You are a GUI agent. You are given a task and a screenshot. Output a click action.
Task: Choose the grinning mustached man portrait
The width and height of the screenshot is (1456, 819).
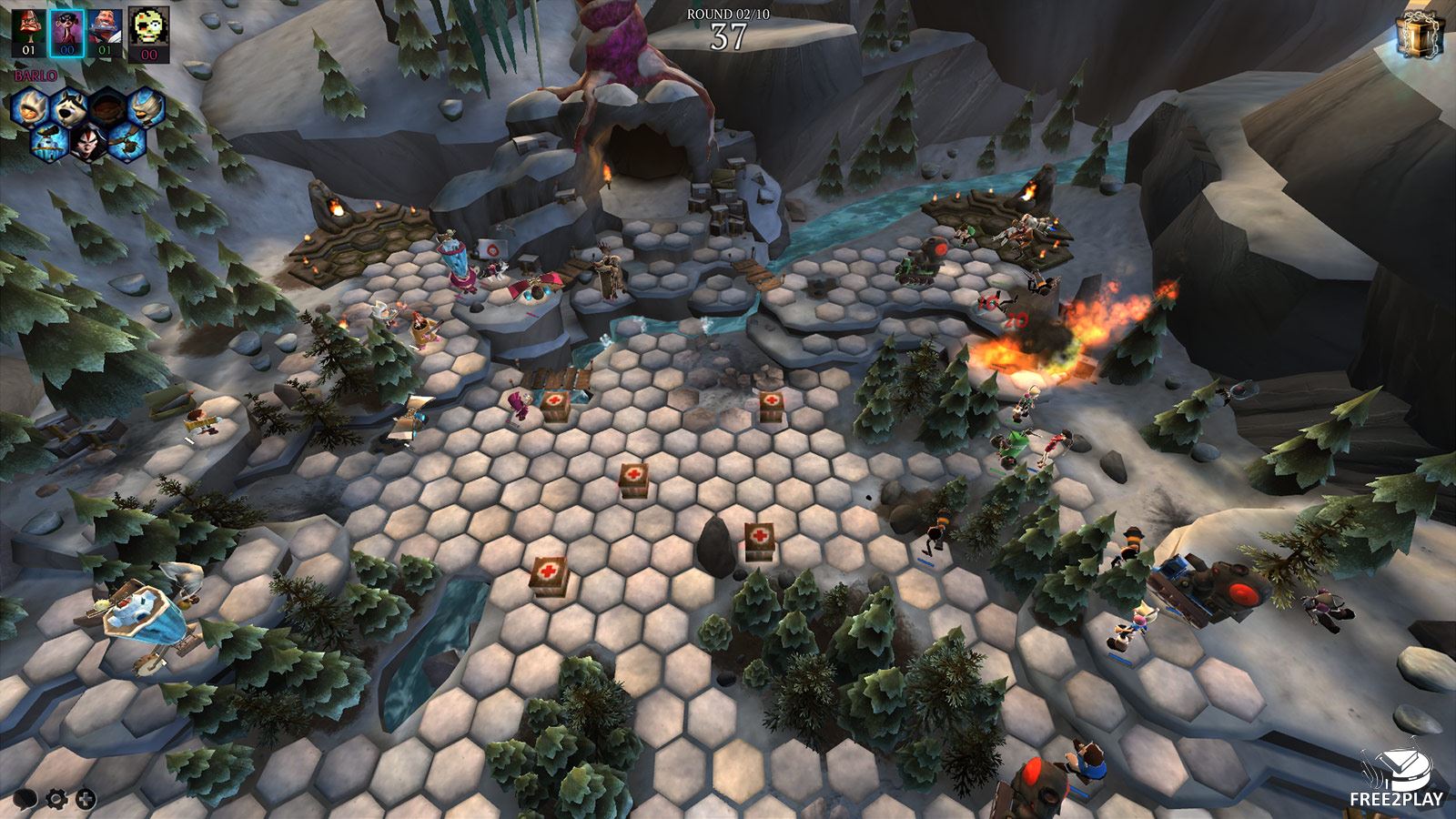(x=105, y=26)
